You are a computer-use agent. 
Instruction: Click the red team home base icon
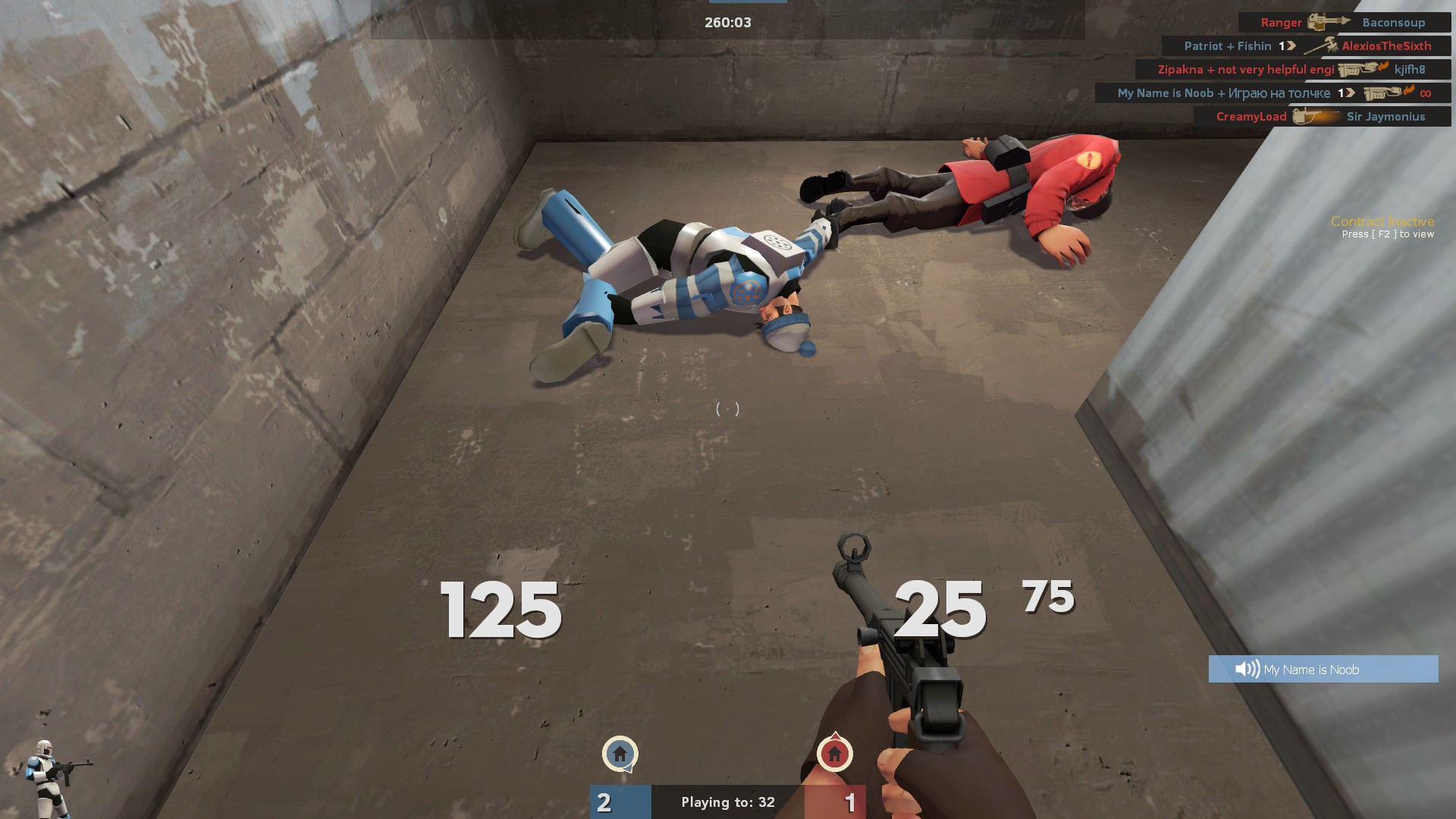(x=834, y=755)
